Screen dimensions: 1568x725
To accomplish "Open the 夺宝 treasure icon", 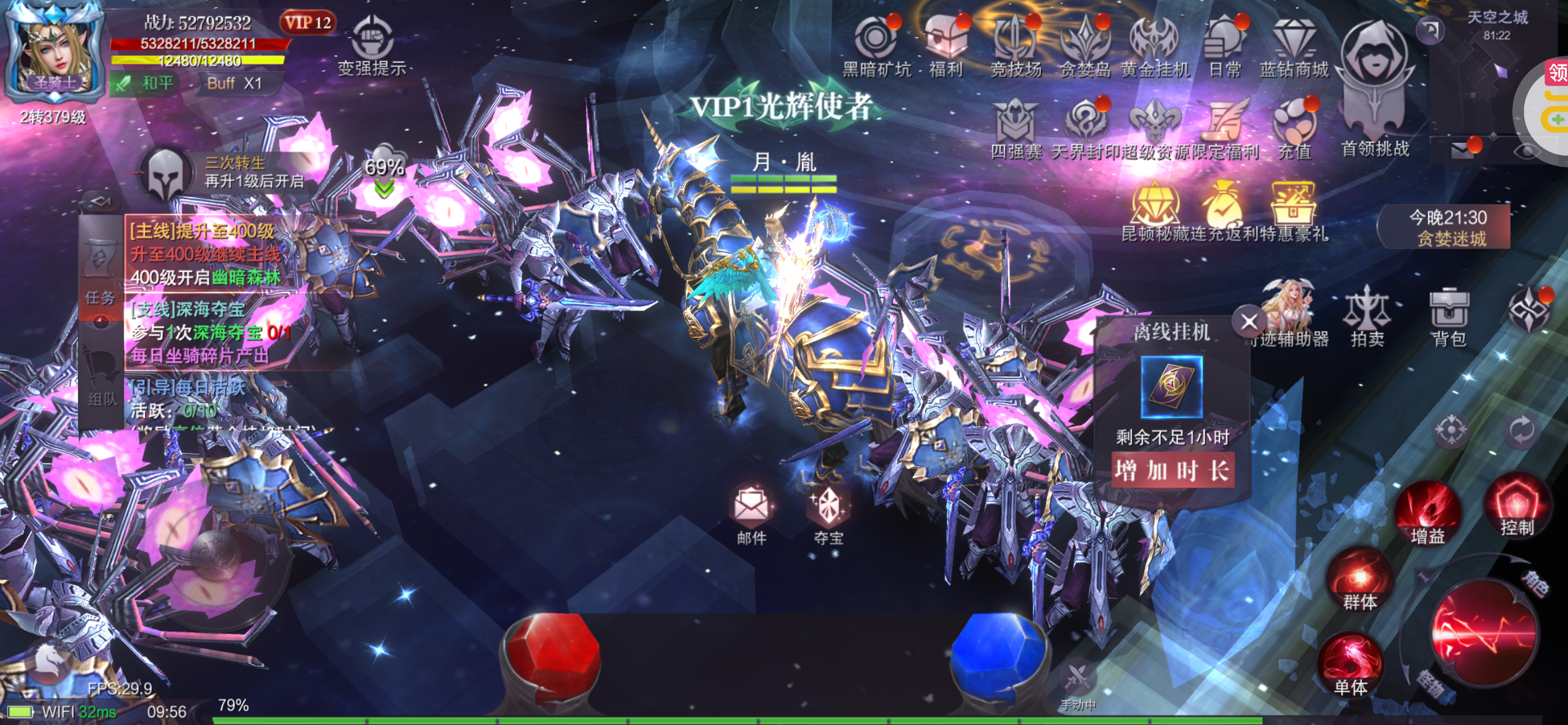I will coord(829,513).
